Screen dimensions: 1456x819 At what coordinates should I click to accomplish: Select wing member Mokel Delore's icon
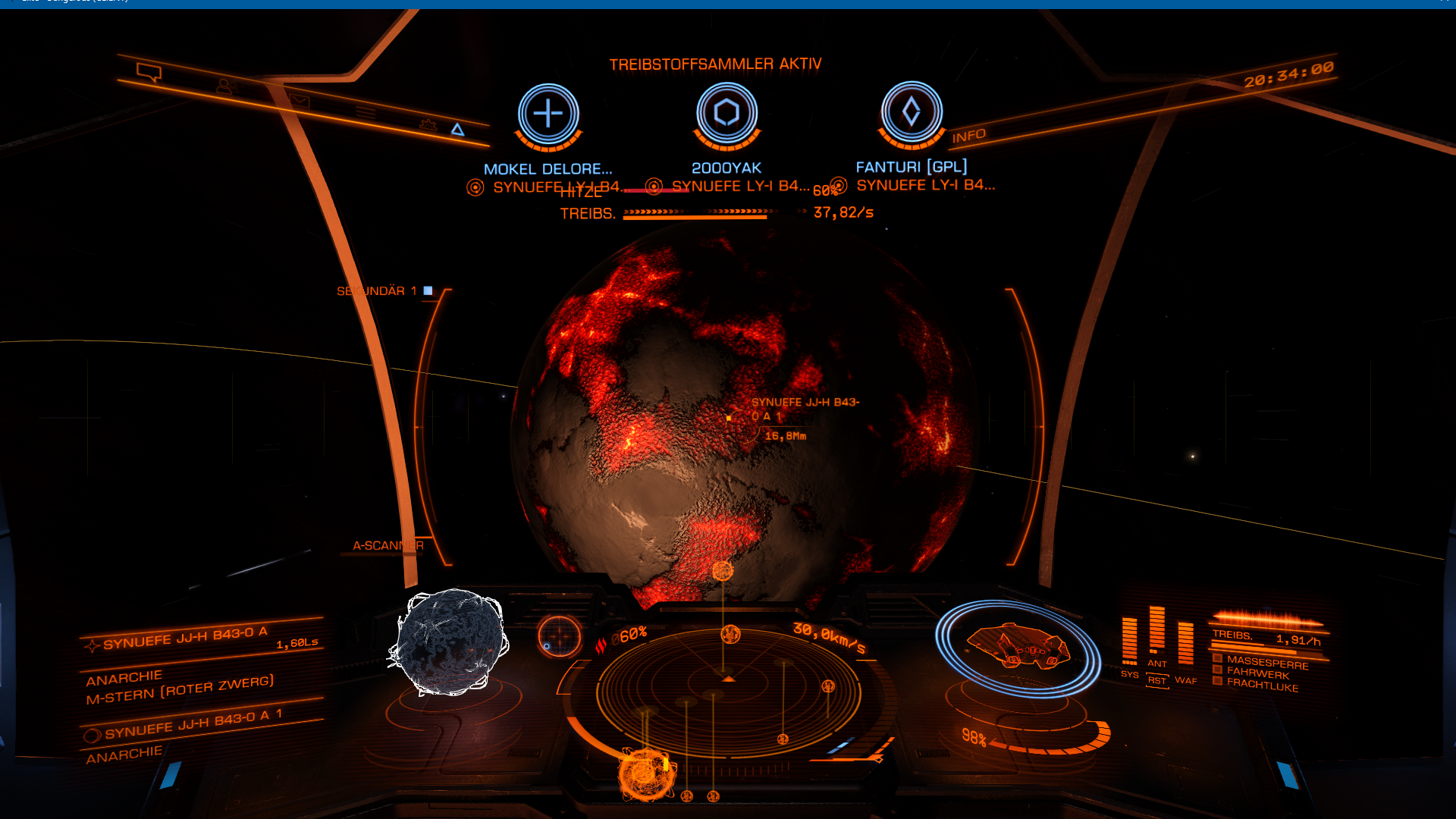pyautogui.click(x=548, y=115)
